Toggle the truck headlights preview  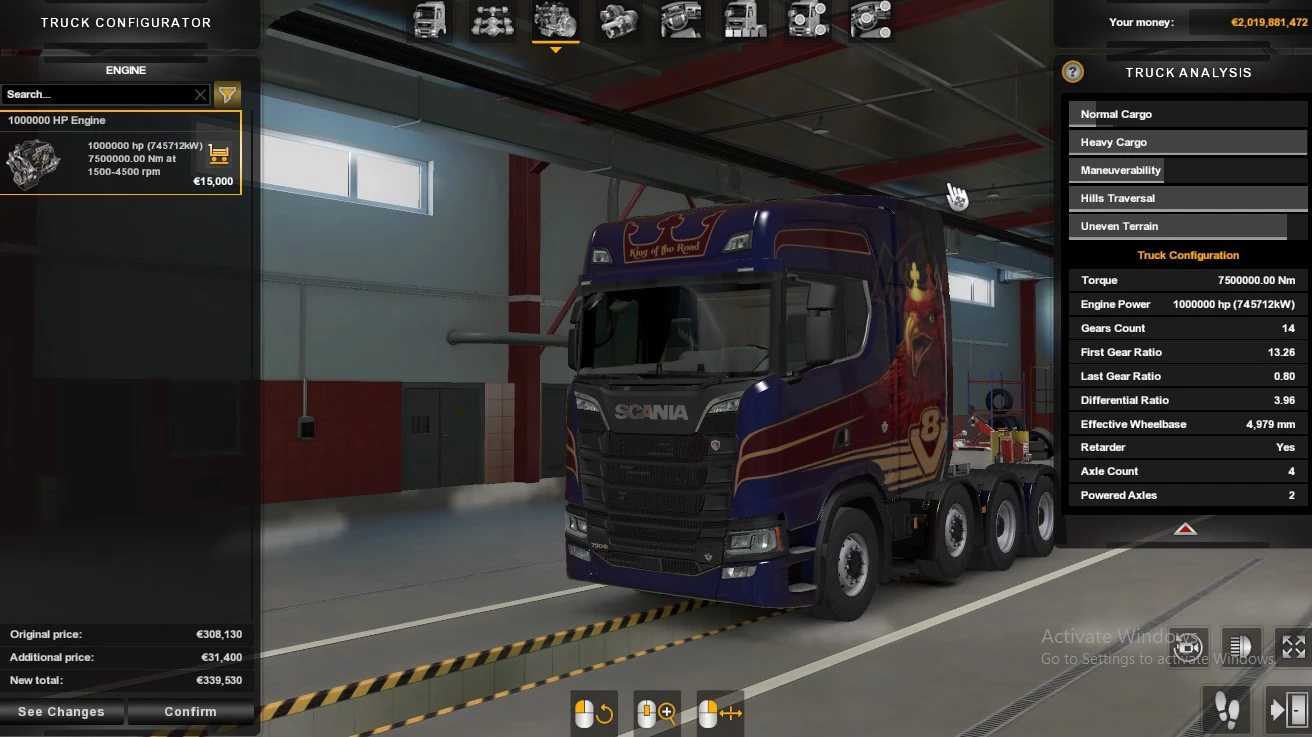pyautogui.click(x=1240, y=646)
